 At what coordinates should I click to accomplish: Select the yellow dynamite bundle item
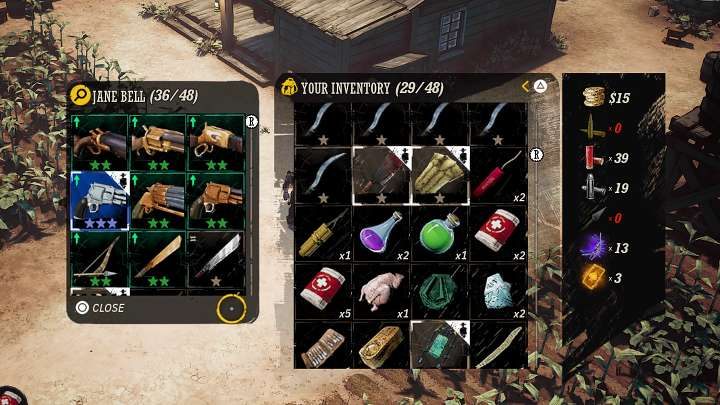click(322, 233)
